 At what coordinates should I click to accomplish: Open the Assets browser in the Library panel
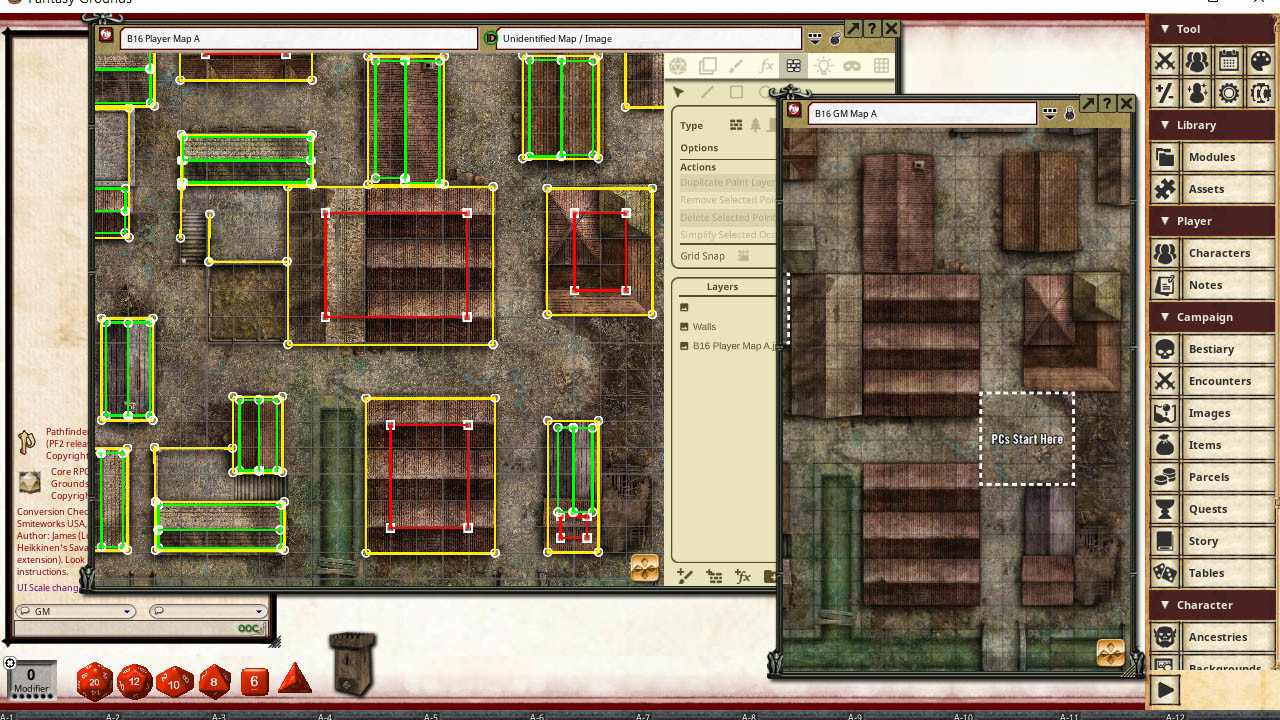pos(1212,189)
